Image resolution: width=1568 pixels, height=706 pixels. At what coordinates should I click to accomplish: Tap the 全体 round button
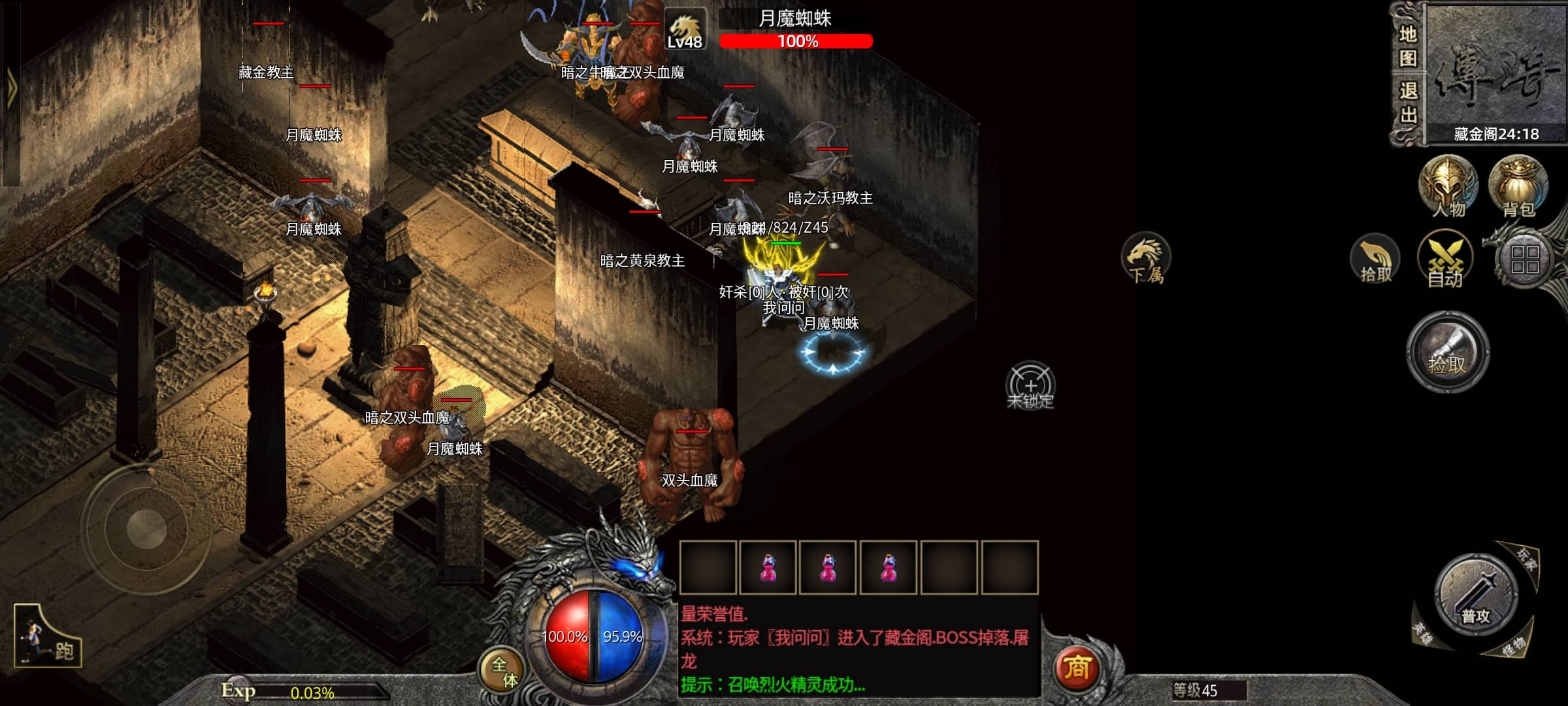pos(504,671)
